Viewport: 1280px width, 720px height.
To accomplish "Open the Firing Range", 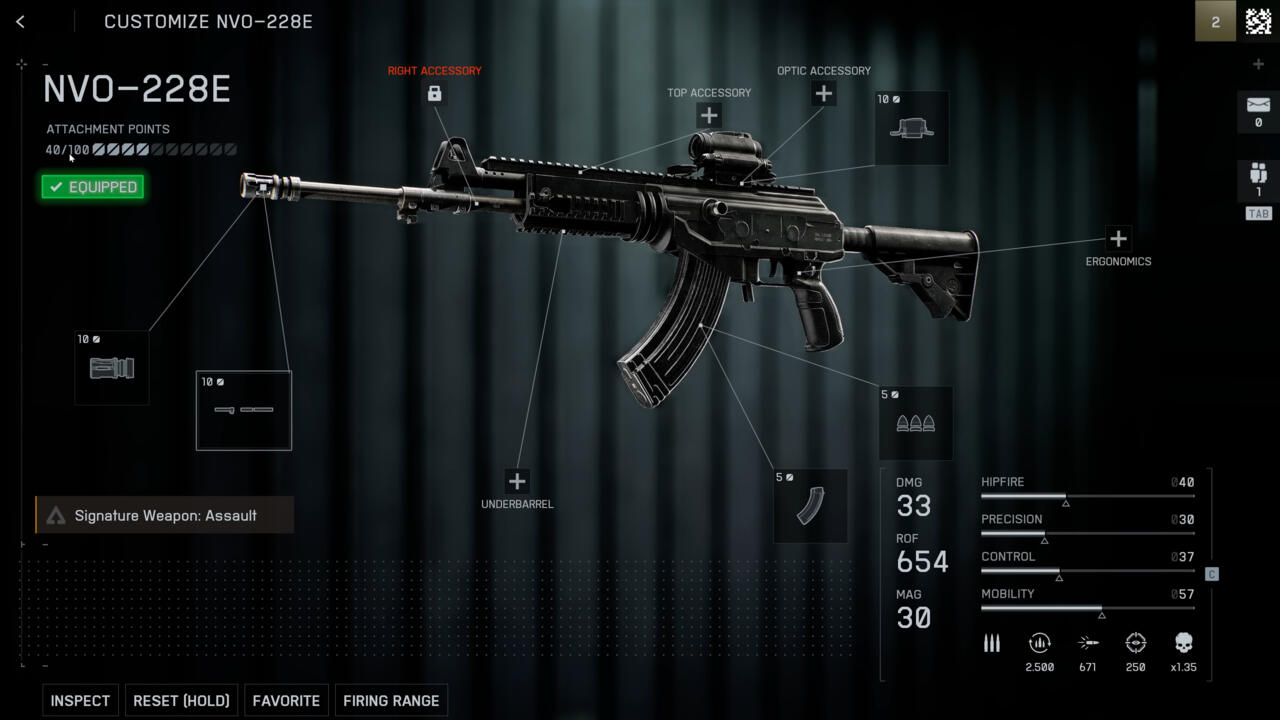I will (x=391, y=700).
